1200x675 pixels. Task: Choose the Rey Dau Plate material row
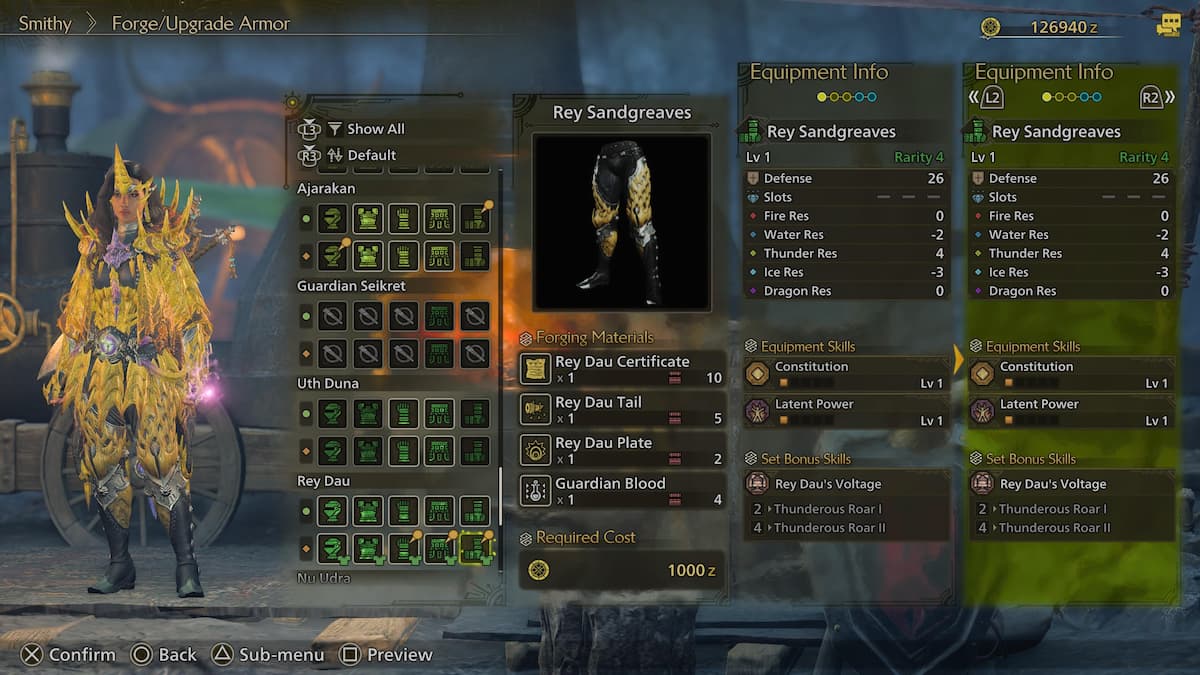coord(622,450)
